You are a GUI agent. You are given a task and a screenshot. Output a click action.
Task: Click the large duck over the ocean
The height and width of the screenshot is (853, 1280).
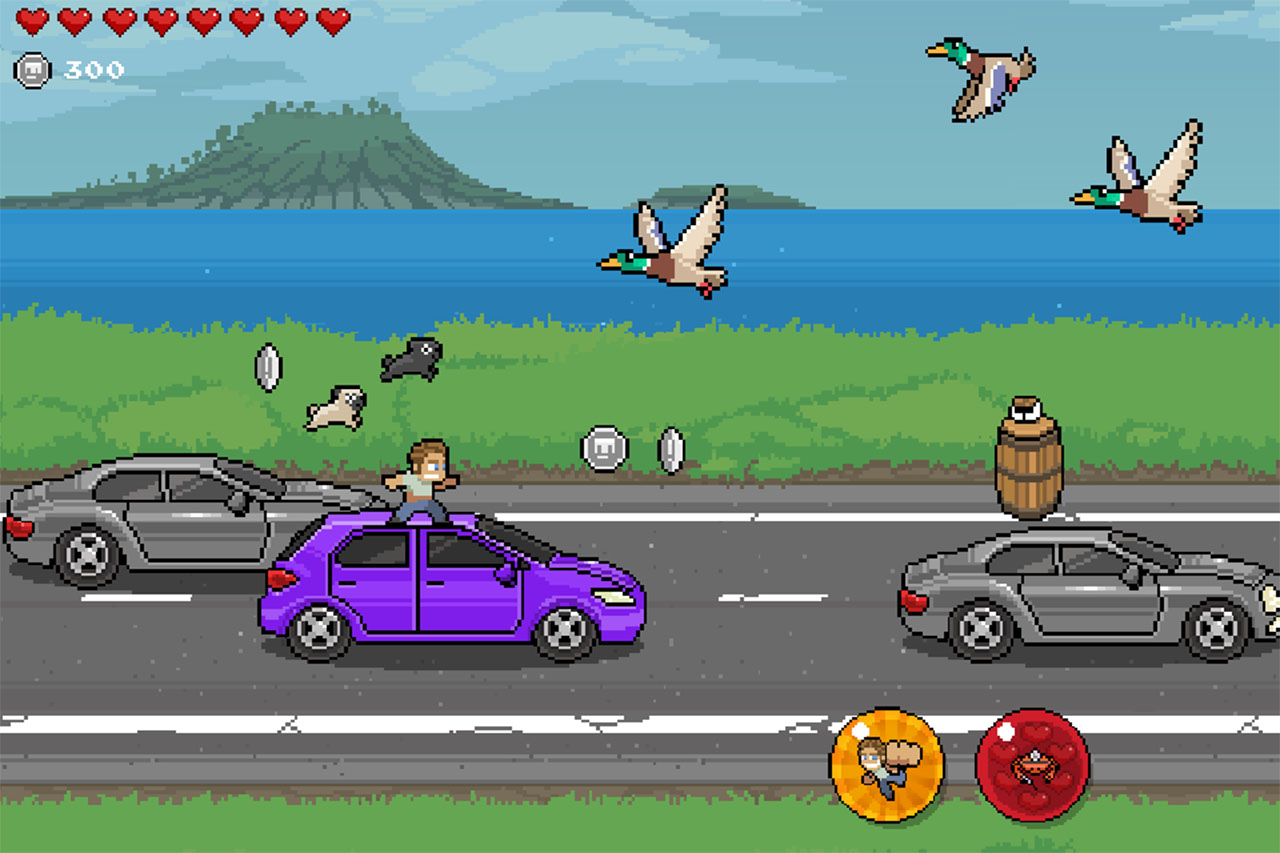[665, 245]
